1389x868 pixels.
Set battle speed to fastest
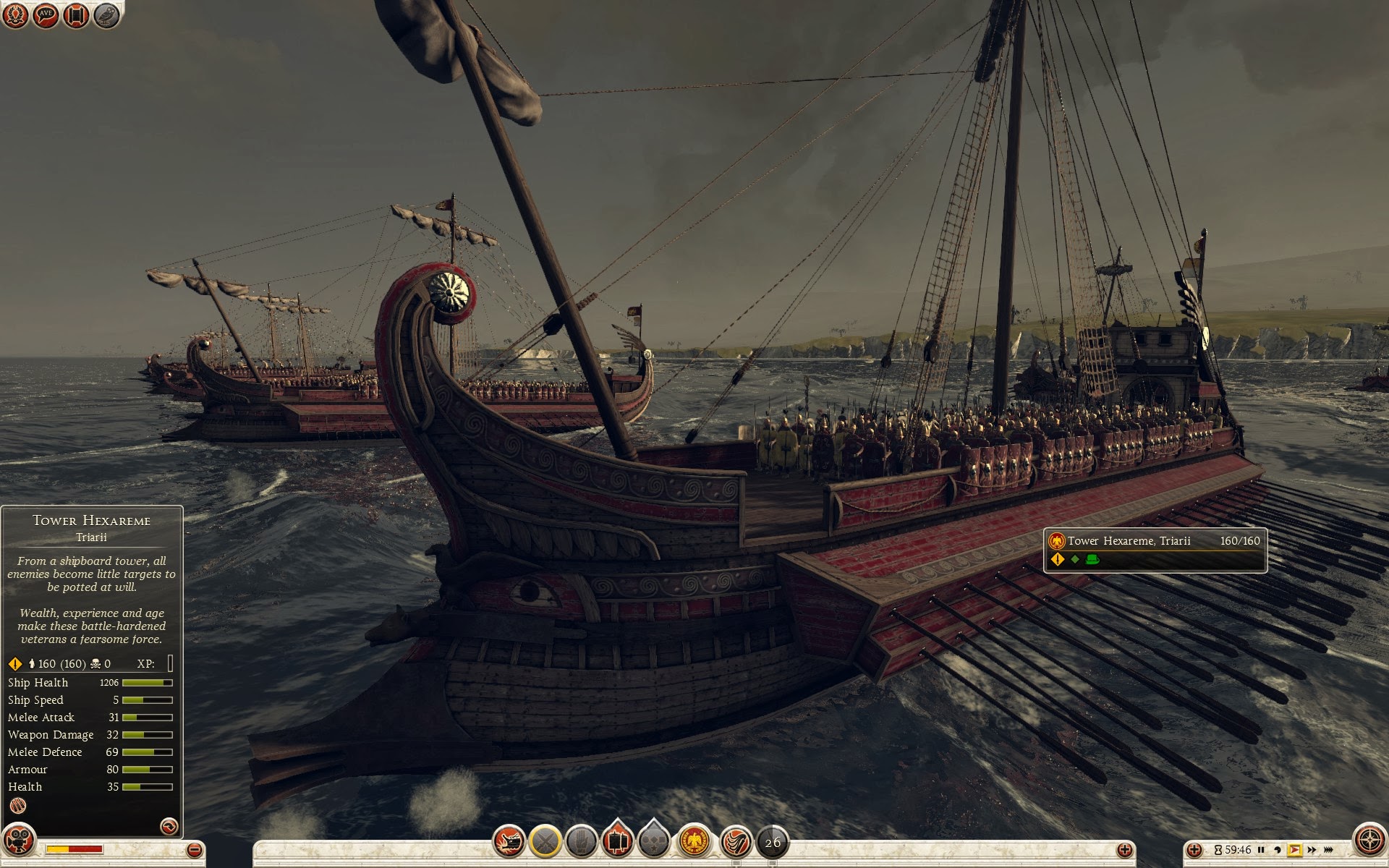[x=1329, y=850]
